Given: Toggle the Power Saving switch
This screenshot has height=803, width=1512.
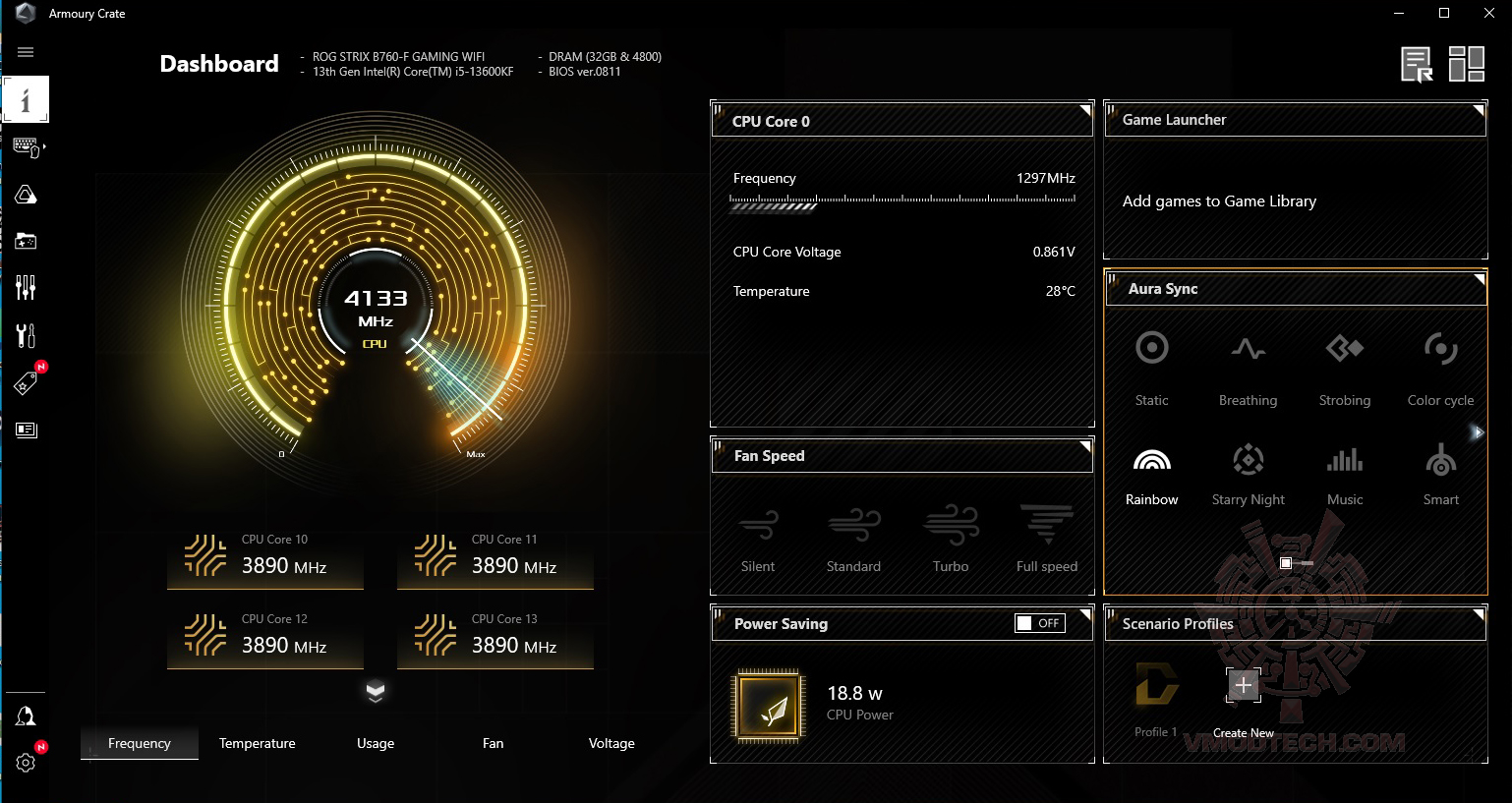Looking at the screenshot, I should point(1039,623).
